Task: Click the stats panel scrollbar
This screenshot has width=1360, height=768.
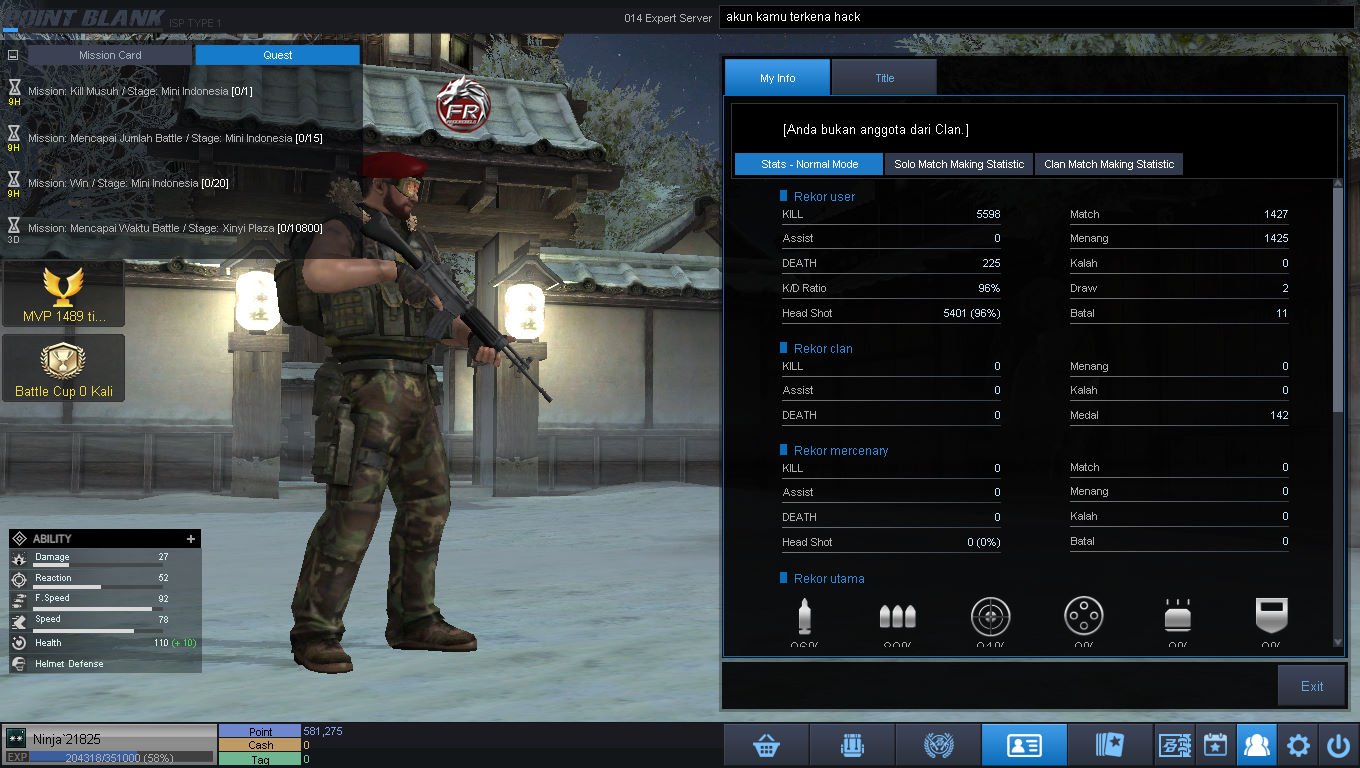Action: pos(1338,300)
